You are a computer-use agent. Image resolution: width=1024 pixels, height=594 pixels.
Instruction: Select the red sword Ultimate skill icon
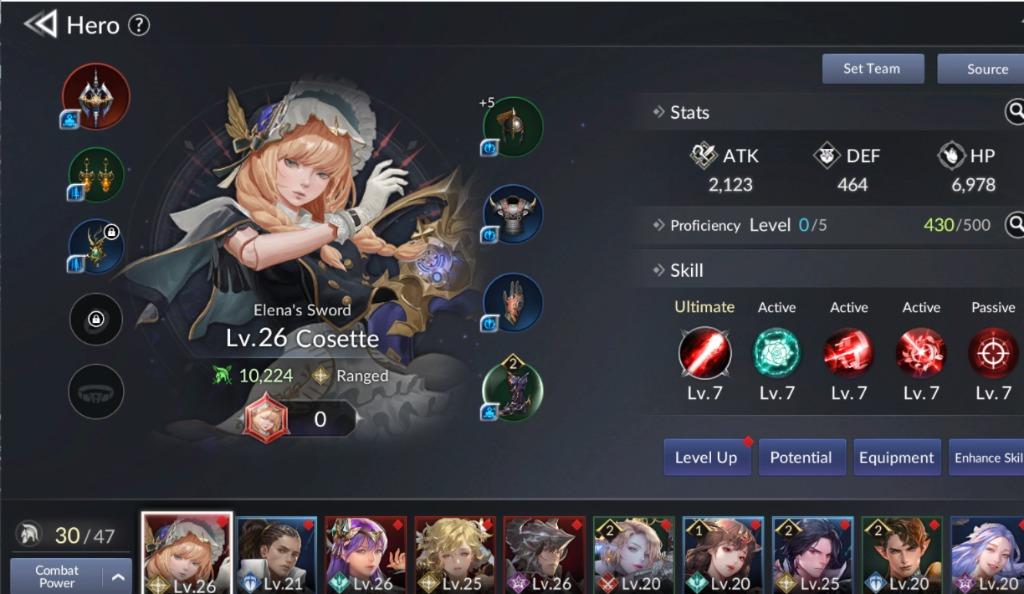click(704, 353)
